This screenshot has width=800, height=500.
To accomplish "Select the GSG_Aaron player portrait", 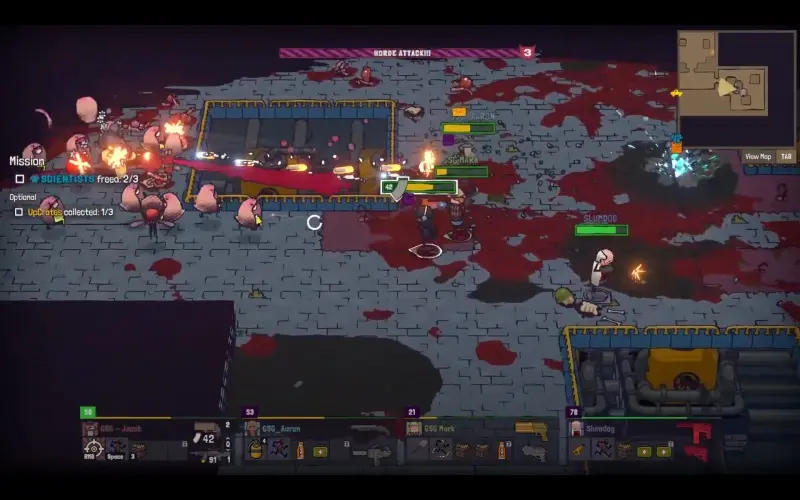I will [253, 429].
